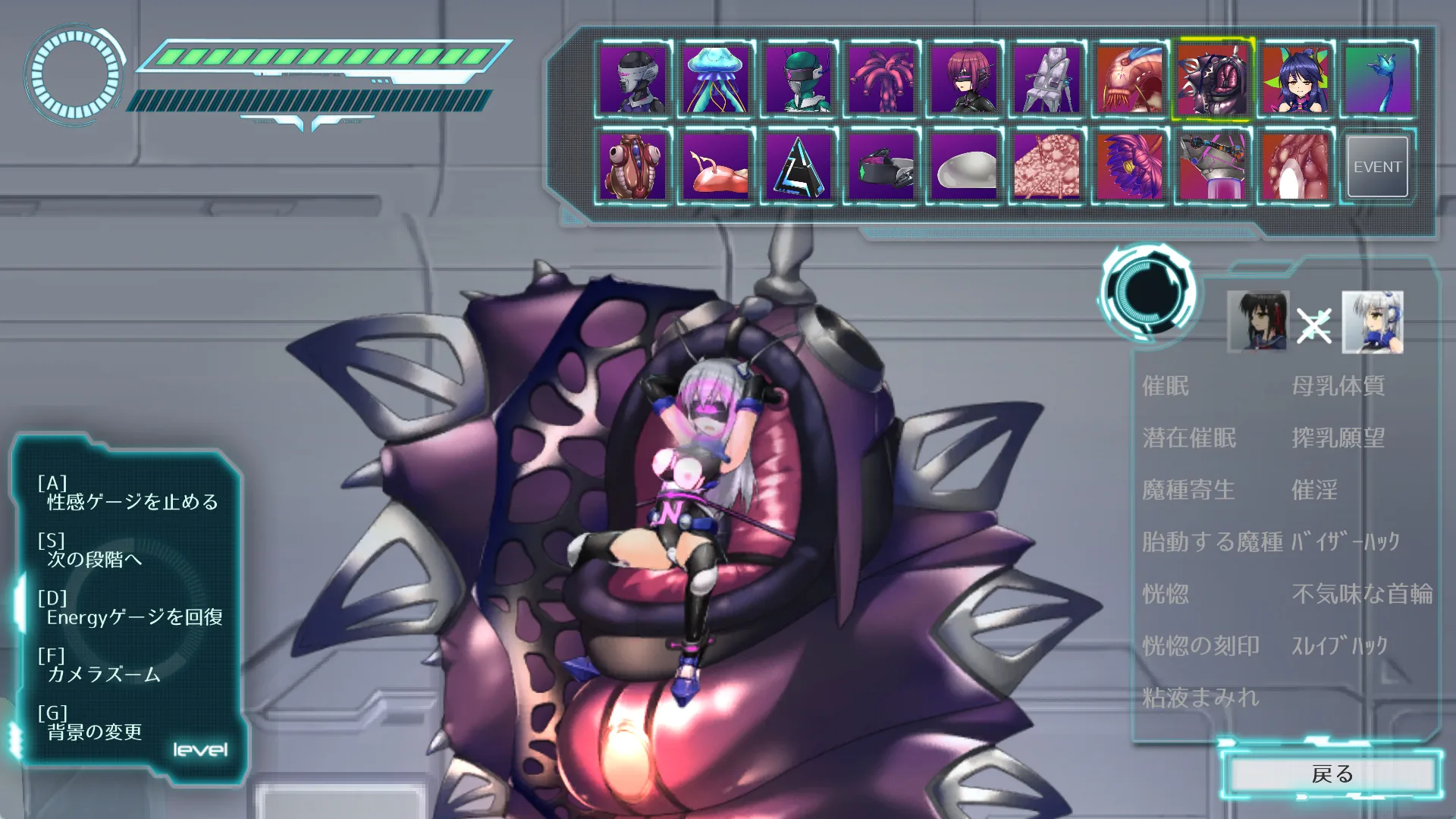This screenshot has width=1456, height=819.
Task: Select the spiked purple pod thumbnail
Action: point(1213,80)
